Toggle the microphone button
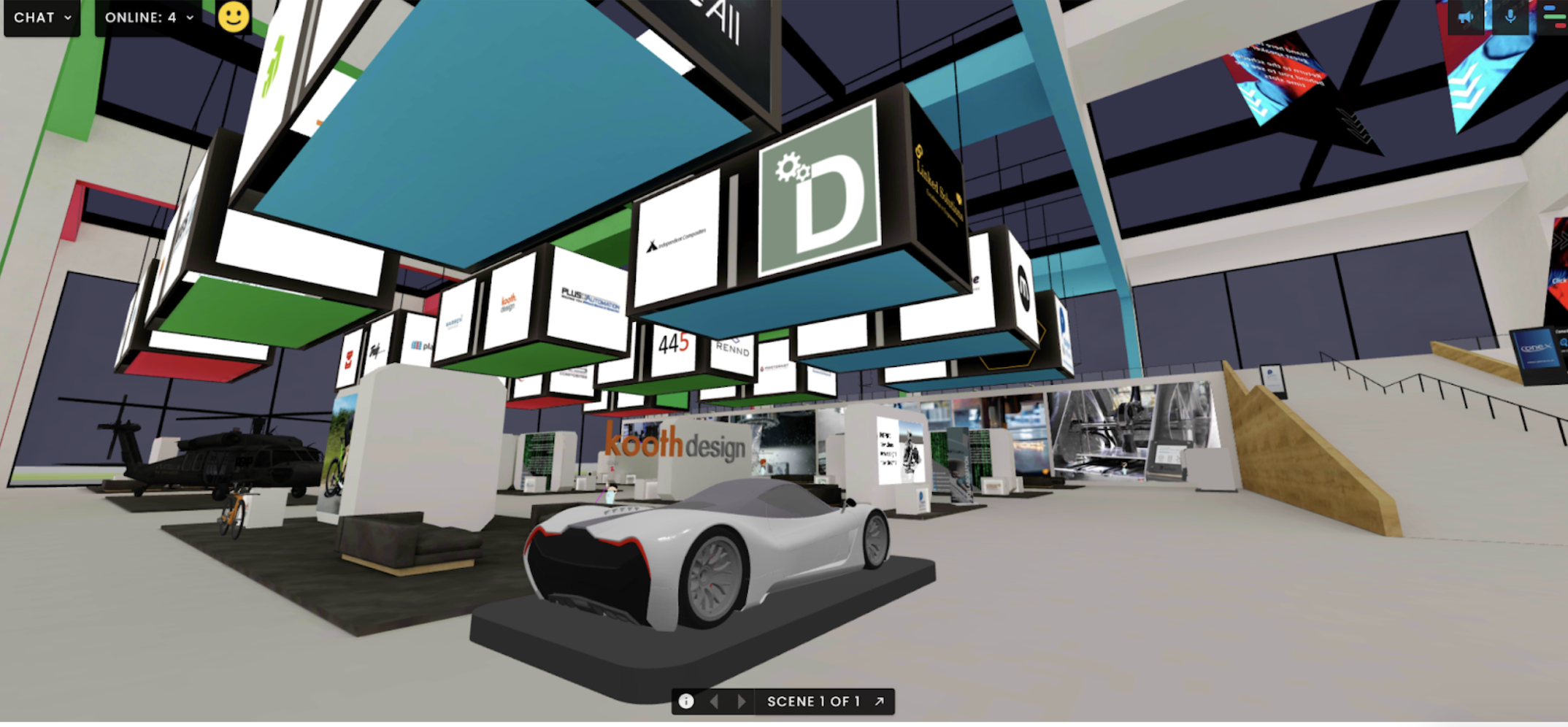This screenshot has height=727, width=1568. click(1510, 18)
